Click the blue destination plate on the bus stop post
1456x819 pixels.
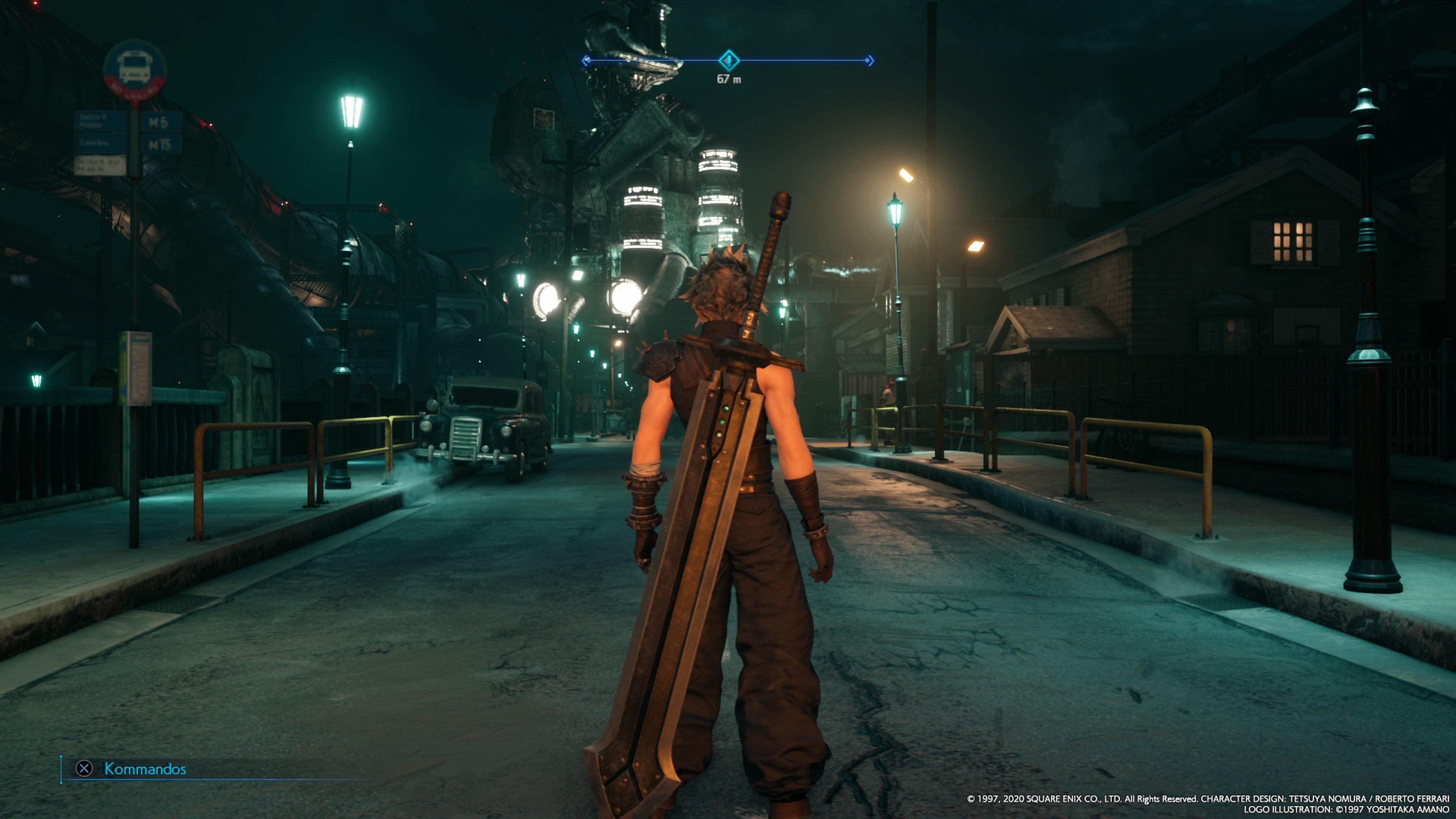click(x=100, y=121)
